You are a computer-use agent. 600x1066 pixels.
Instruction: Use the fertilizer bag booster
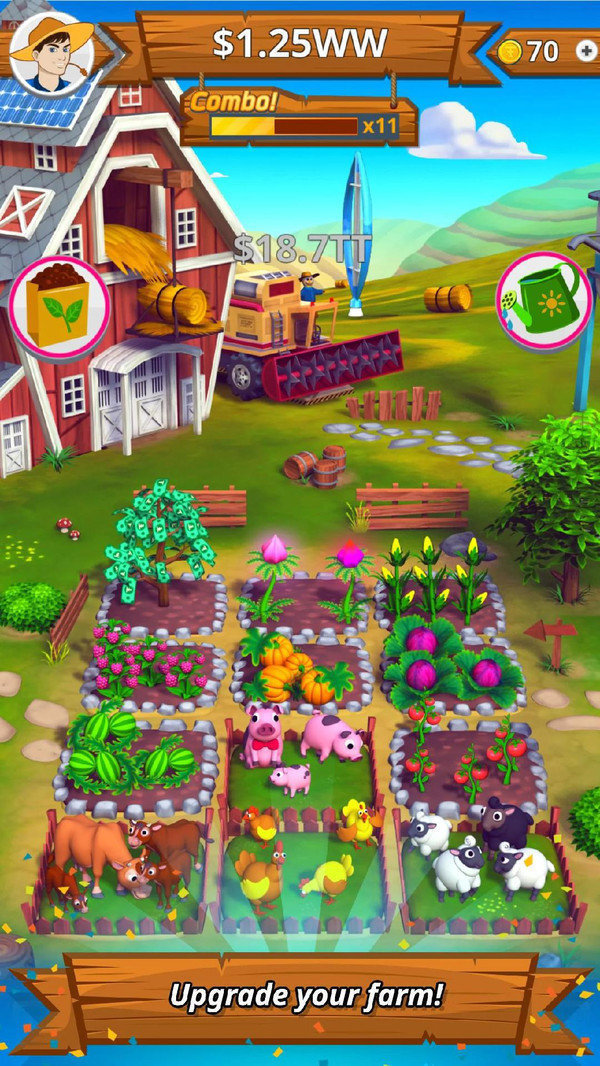[x=59, y=308]
